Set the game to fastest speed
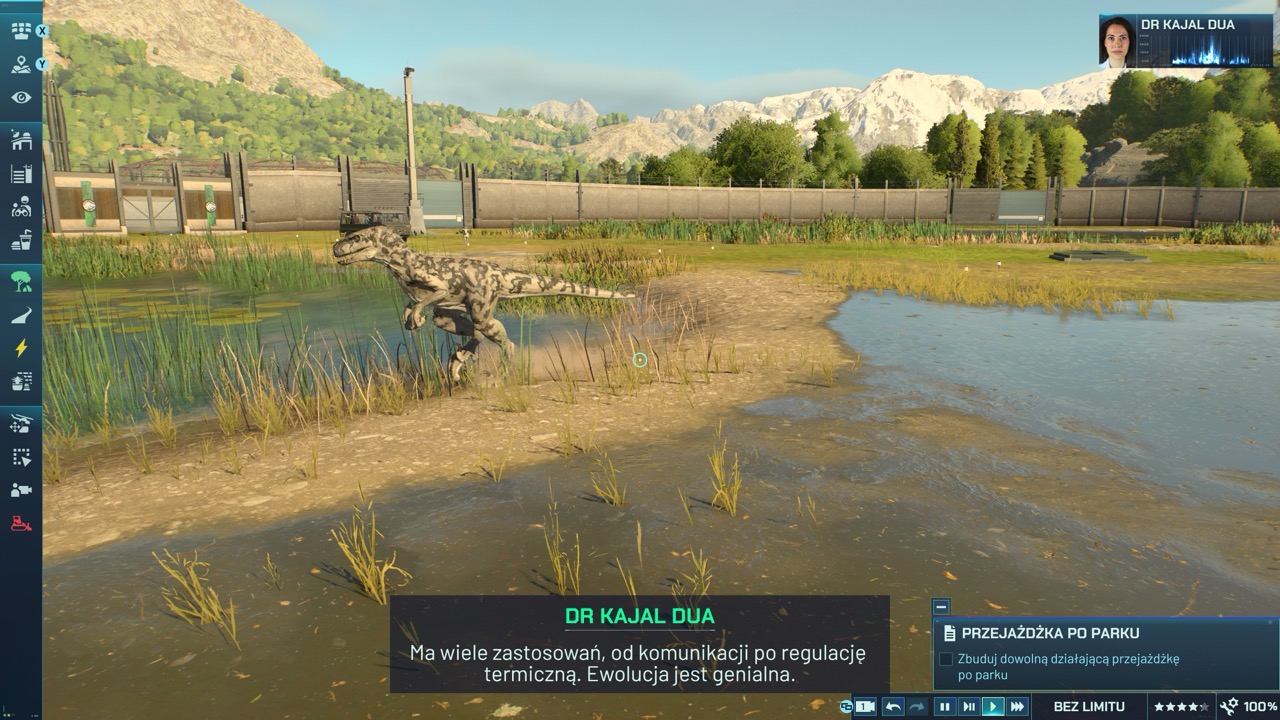Image resolution: width=1280 pixels, height=720 pixels. [1017, 707]
